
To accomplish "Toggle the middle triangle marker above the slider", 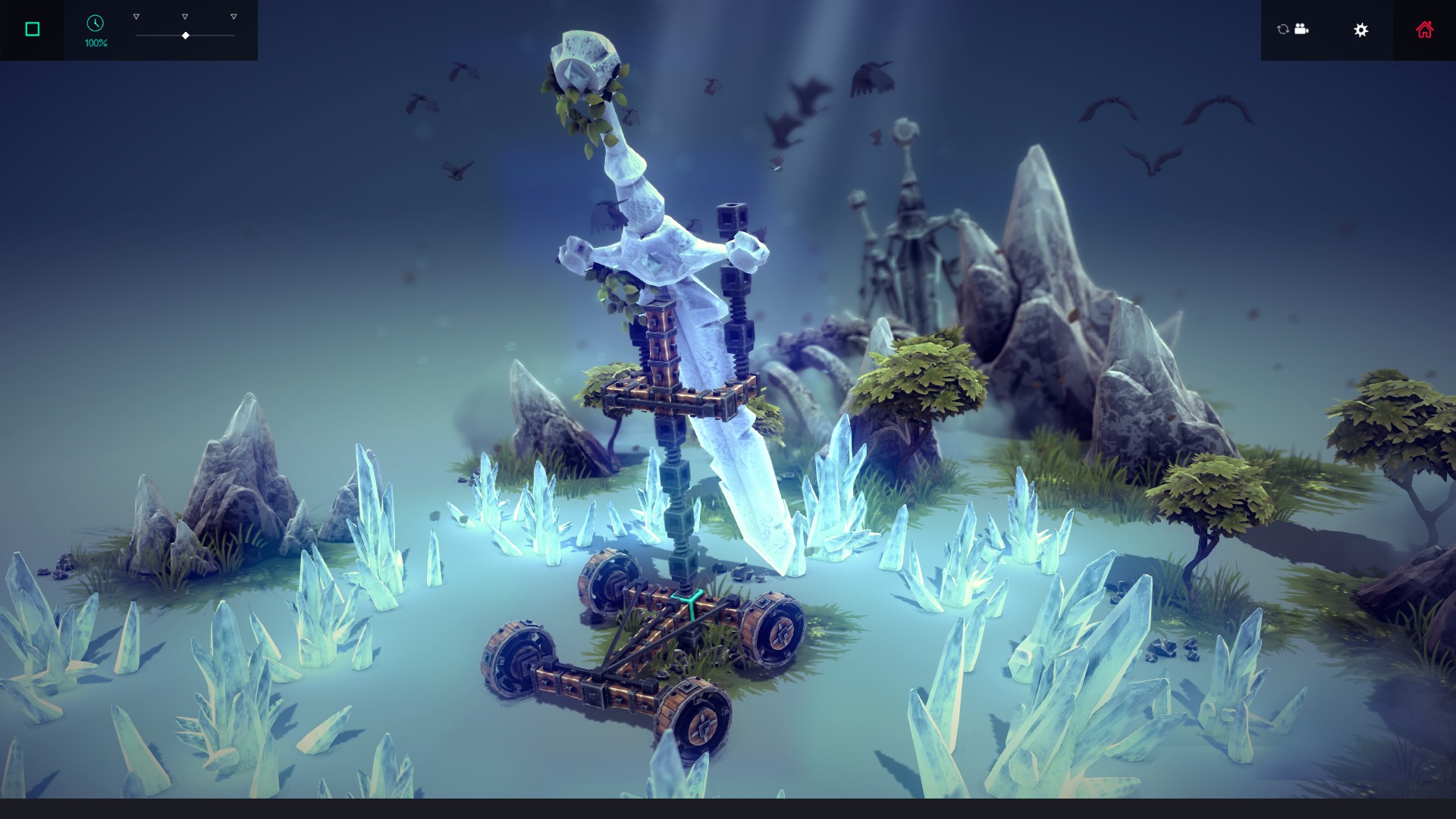I will click(184, 14).
